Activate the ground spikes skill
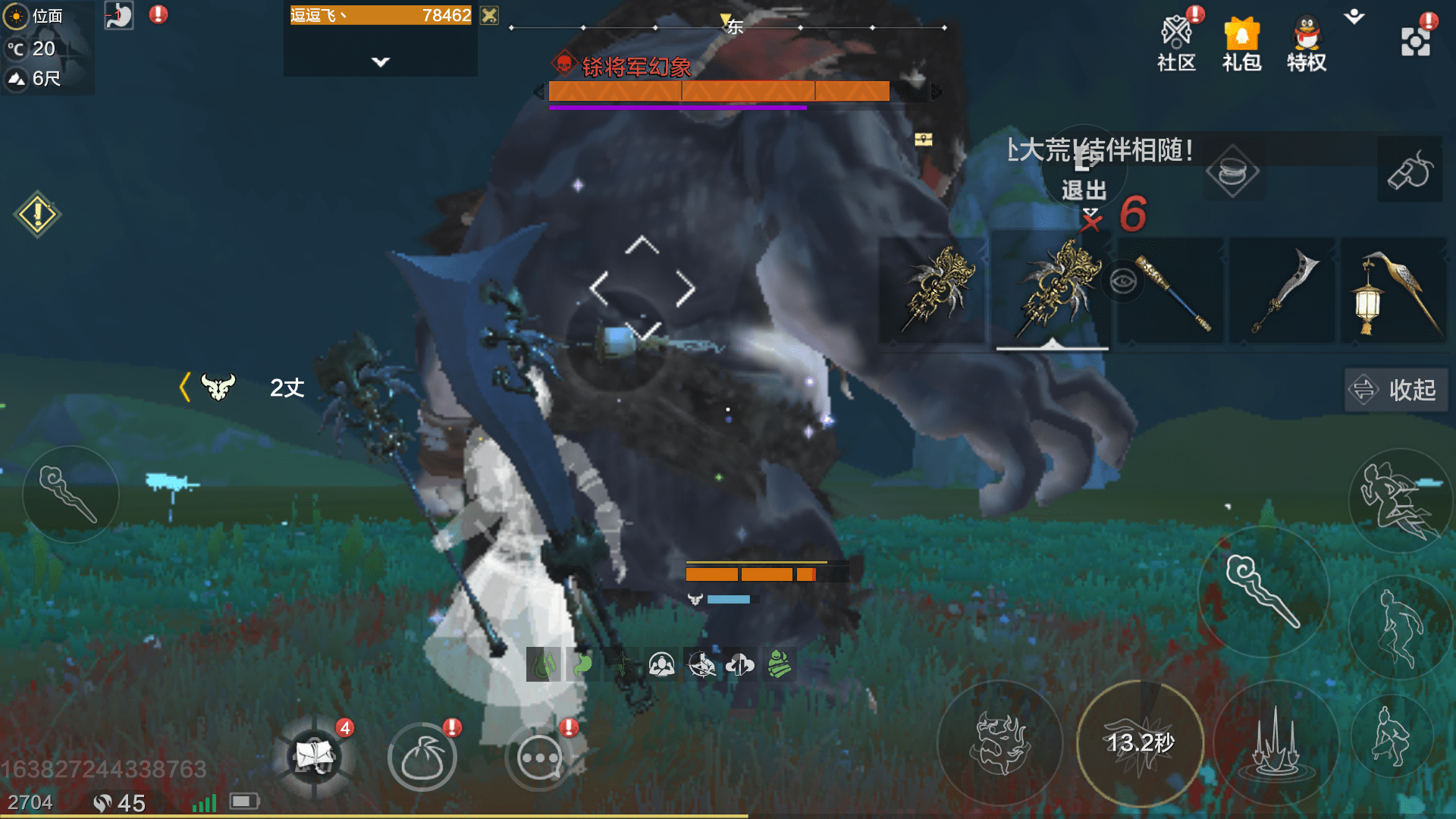The image size is (1456, 819). point(1276,743)
